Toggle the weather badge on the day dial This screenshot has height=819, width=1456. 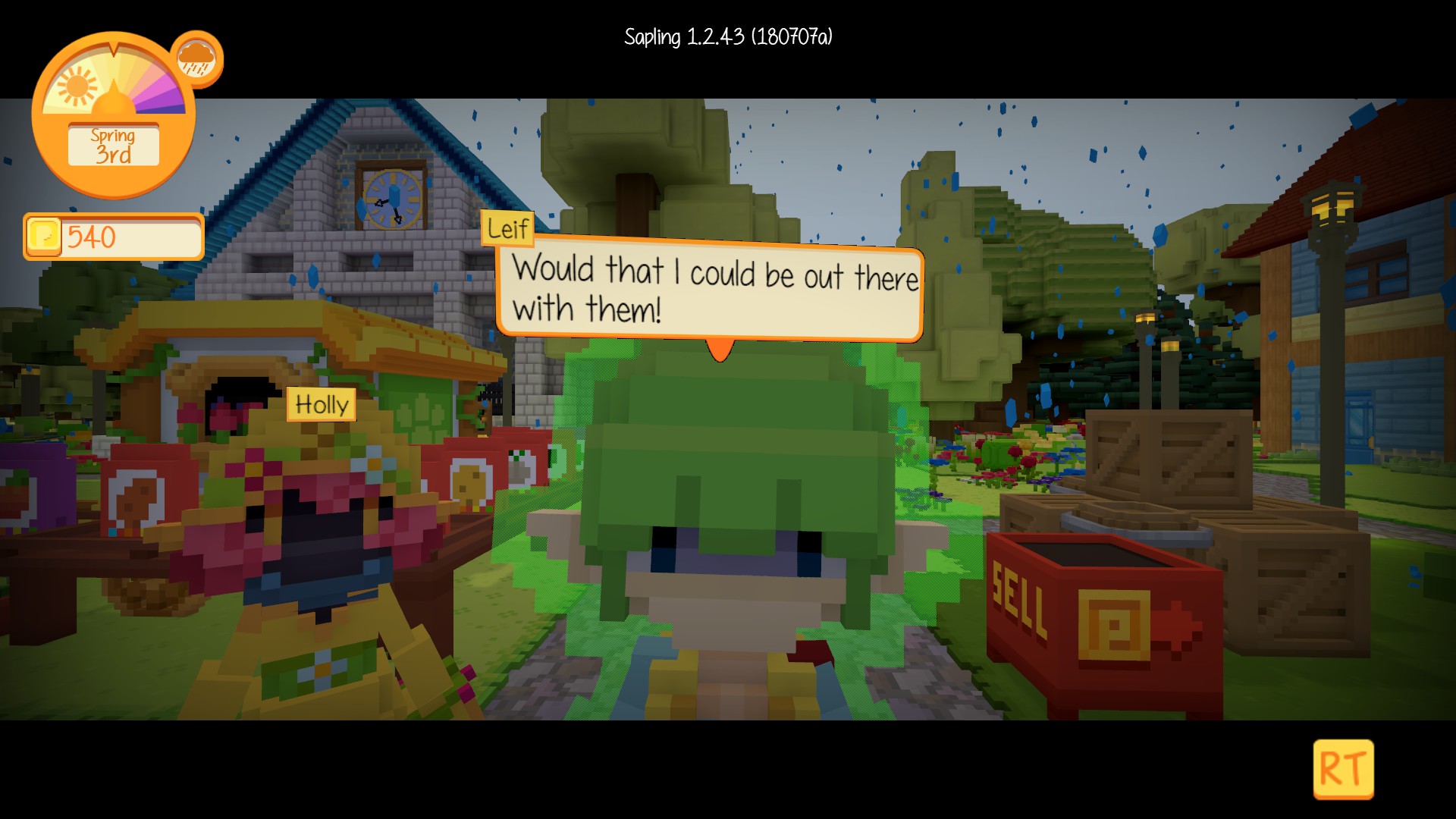[195, 57]
